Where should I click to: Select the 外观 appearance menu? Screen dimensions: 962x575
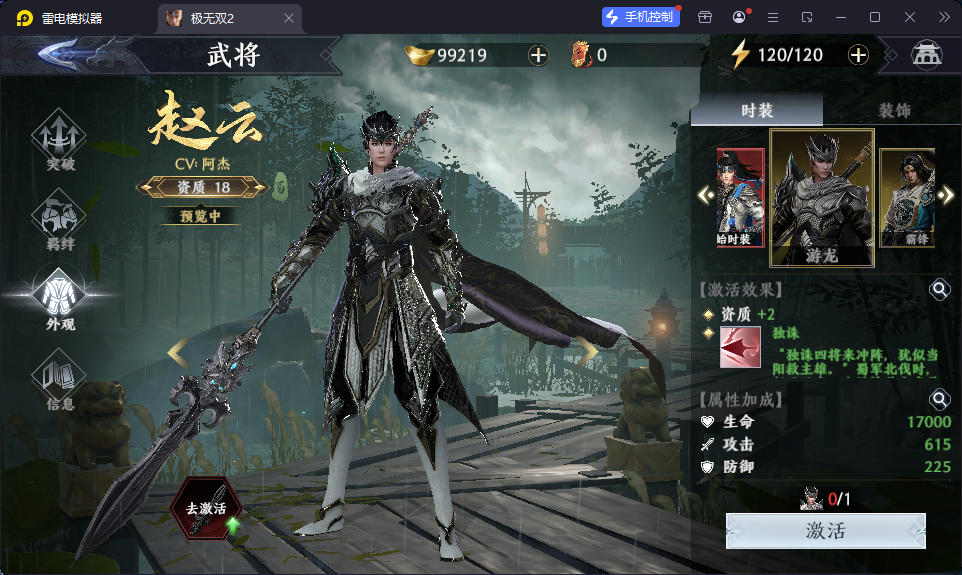click(60, 300)
